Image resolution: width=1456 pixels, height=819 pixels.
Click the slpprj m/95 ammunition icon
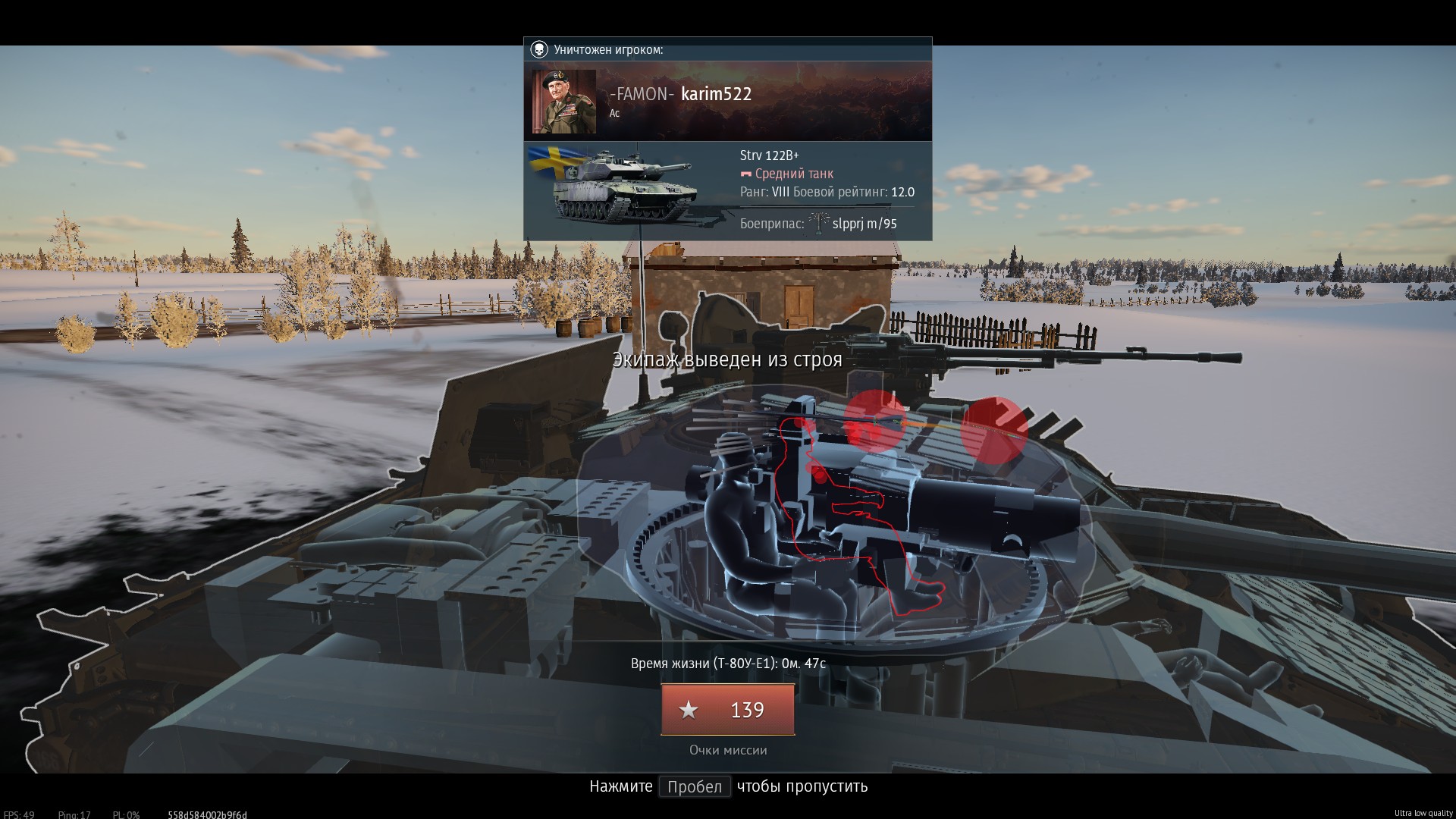(818, 224)
